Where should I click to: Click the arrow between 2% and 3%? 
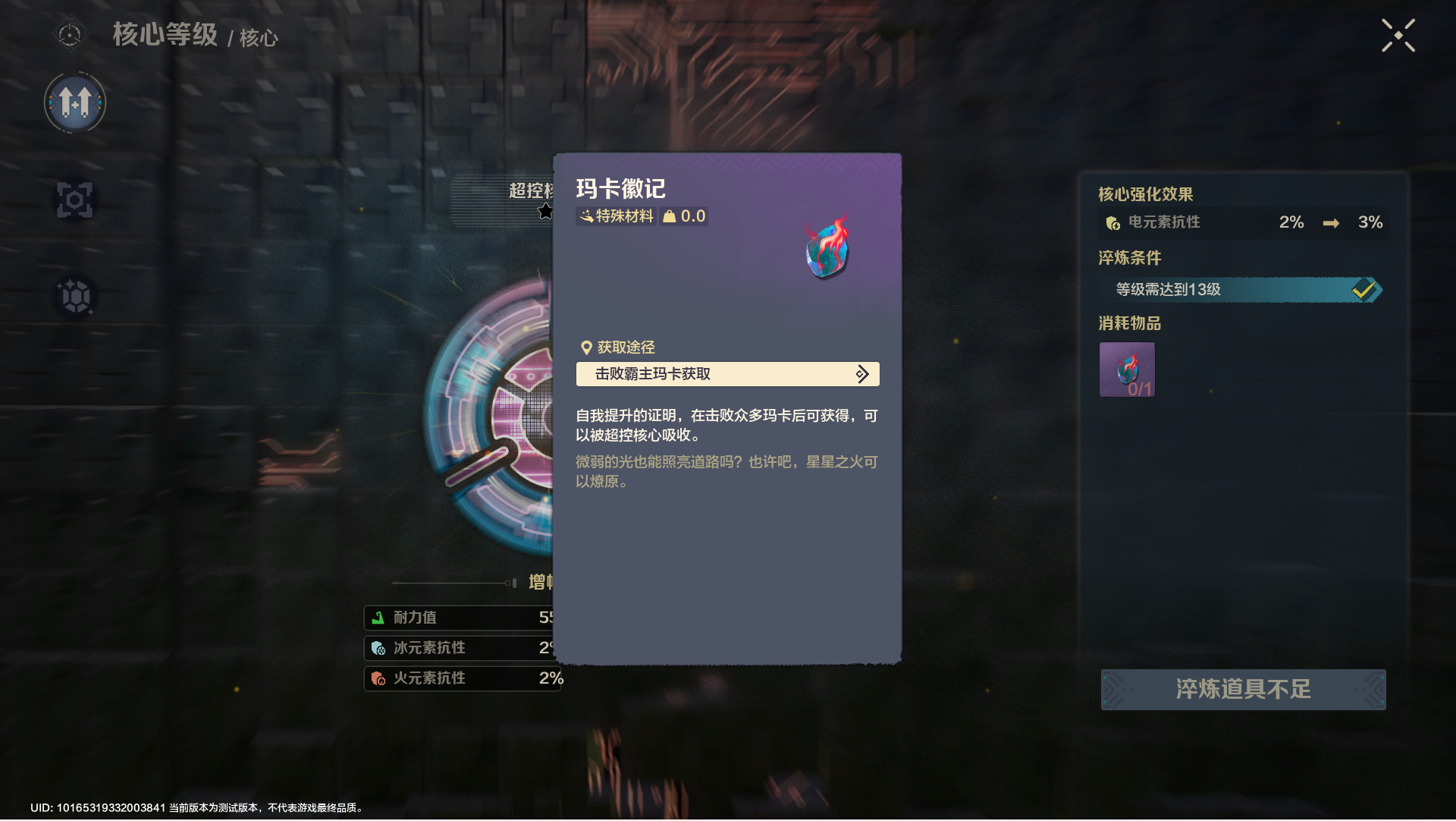click(1332, 222)
